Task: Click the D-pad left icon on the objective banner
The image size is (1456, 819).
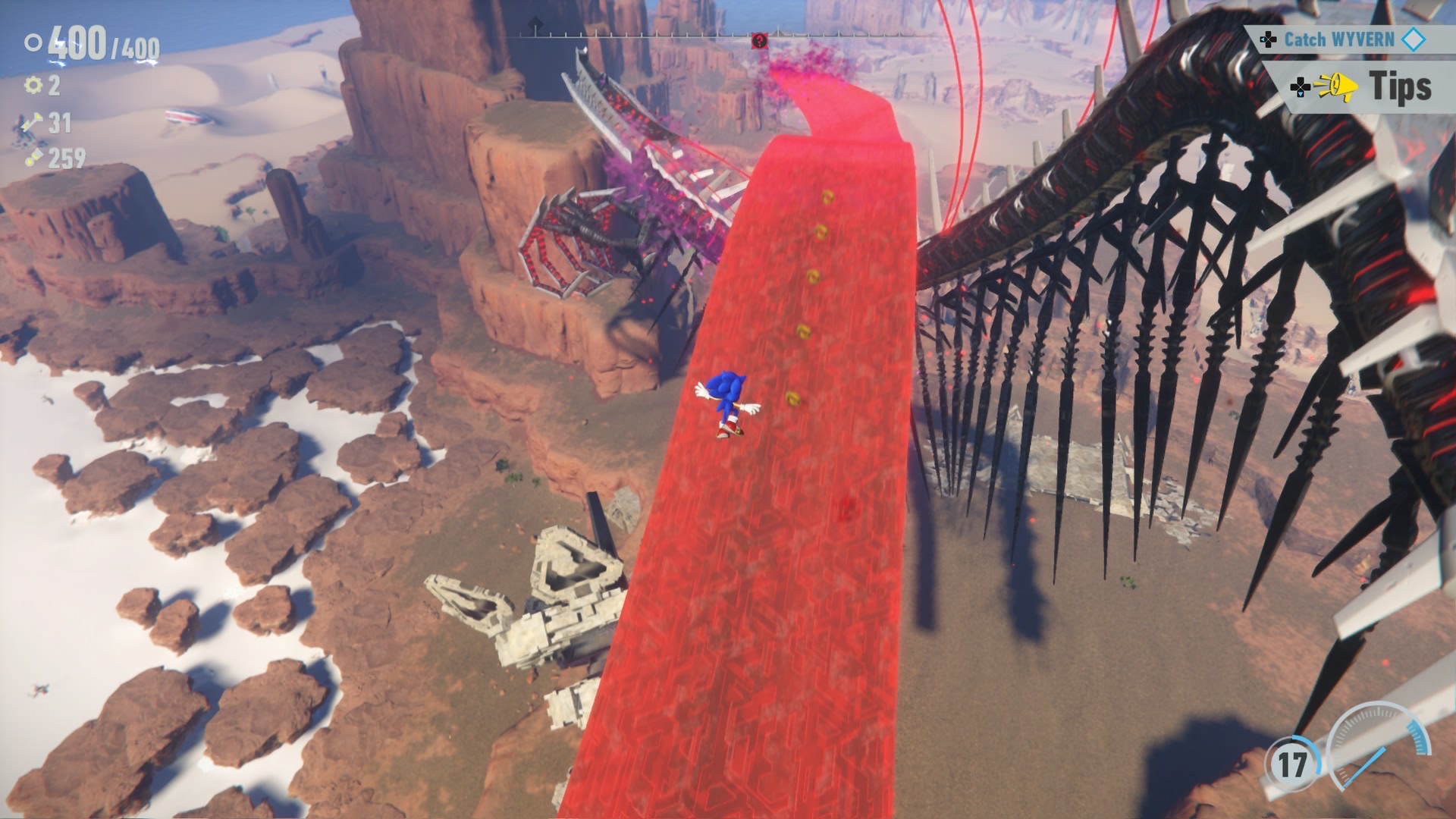Action: (1269, 40)
